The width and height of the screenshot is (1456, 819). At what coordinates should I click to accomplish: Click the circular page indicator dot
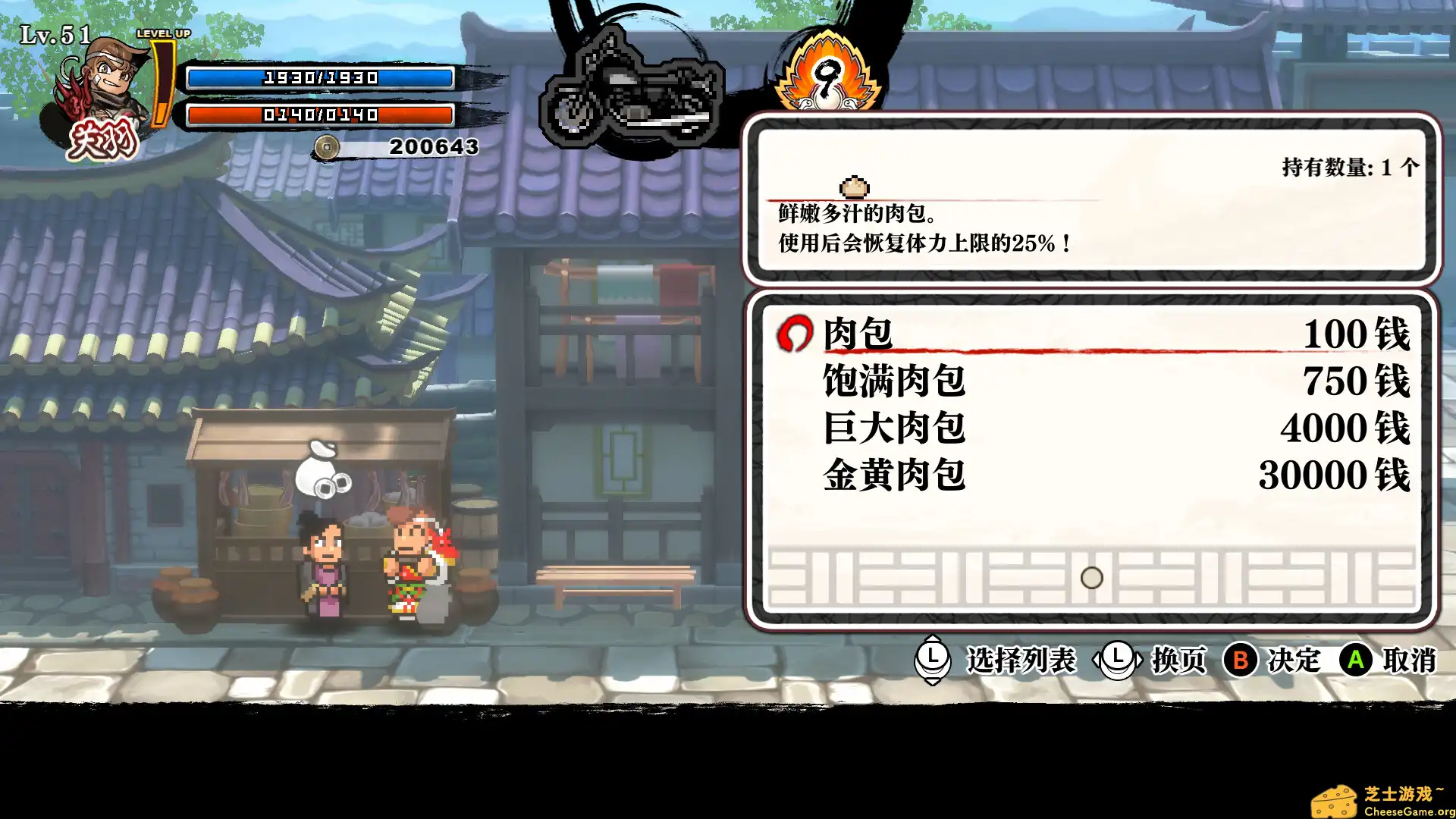[x=1090, y=578]
